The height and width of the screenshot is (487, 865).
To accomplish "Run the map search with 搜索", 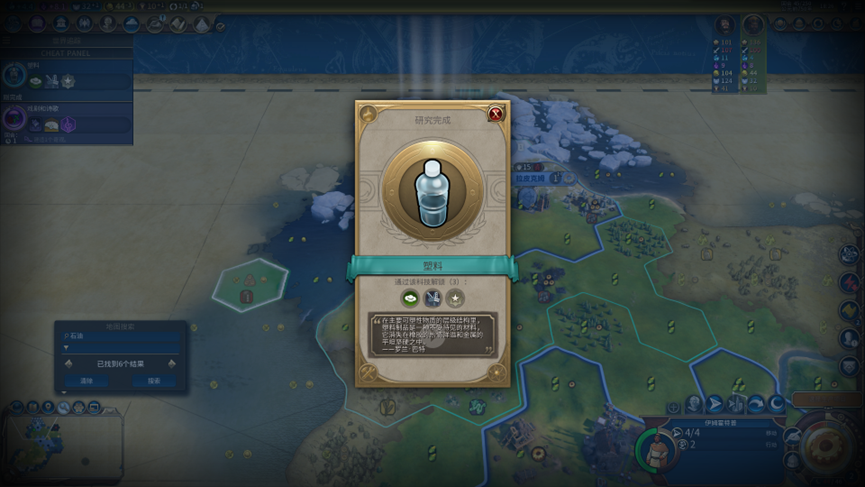I will click(x=154, y=381).
